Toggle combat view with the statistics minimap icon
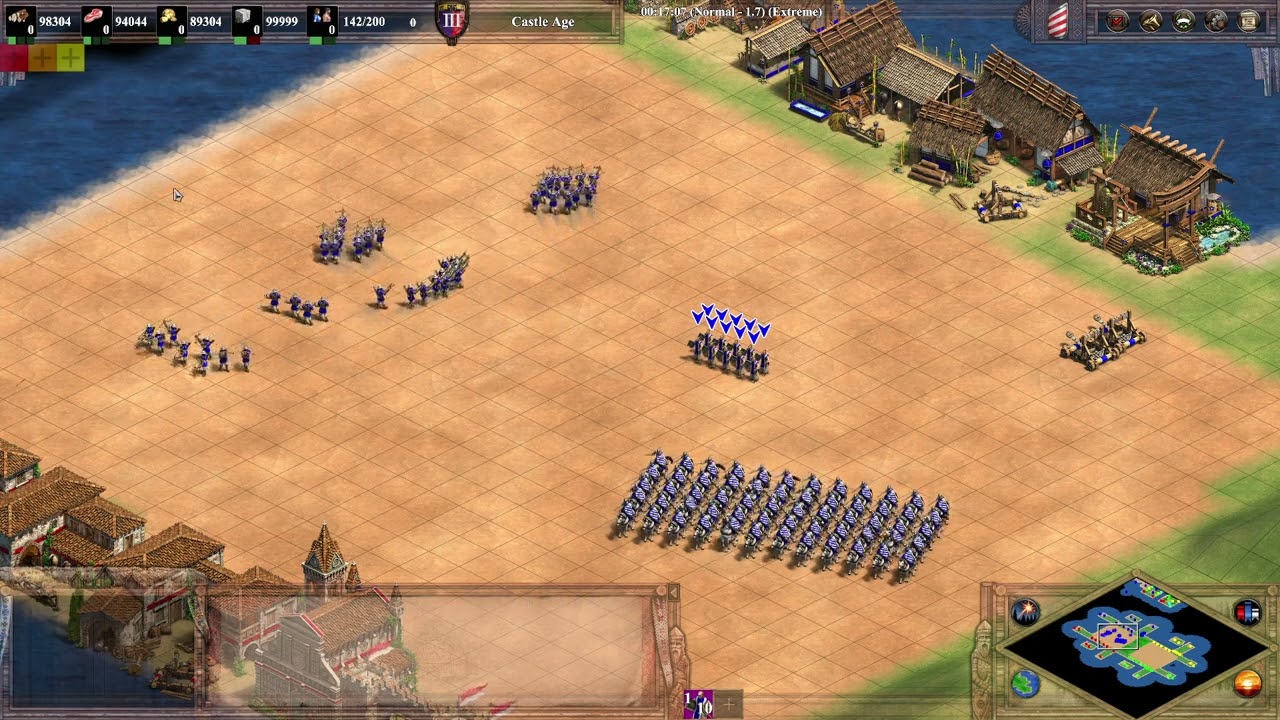 [x=1246, y=612]
